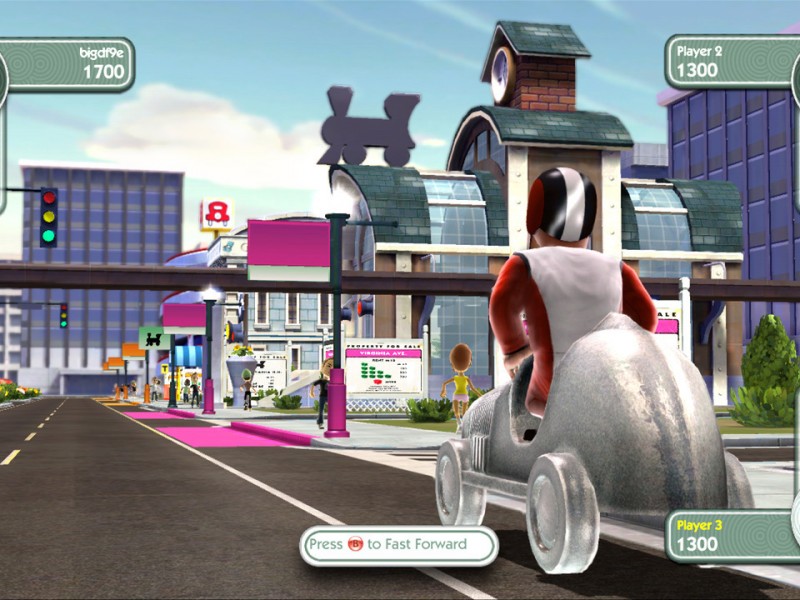Select the Player 3 money panel
This screenshot has height=600, width=800.
[x=730, y=535]
